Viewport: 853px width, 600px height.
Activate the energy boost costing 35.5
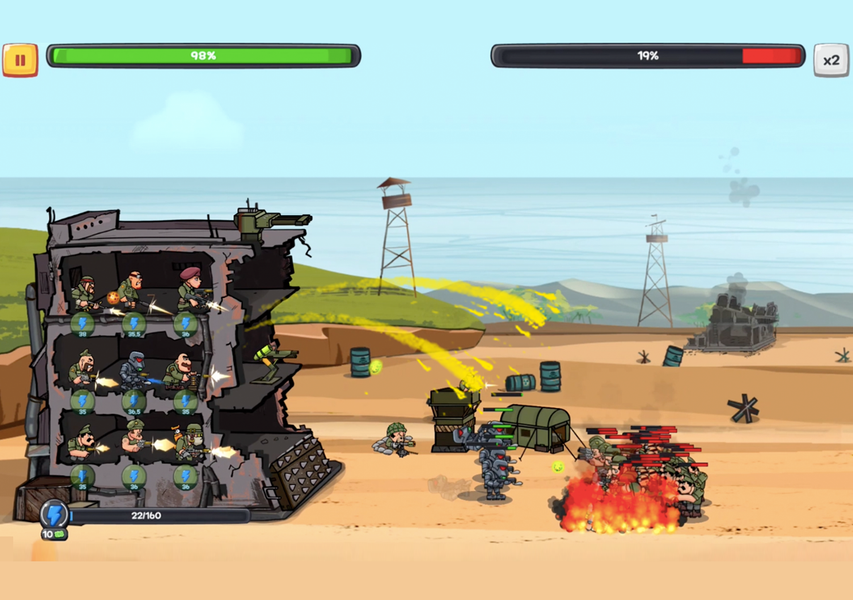134,324
